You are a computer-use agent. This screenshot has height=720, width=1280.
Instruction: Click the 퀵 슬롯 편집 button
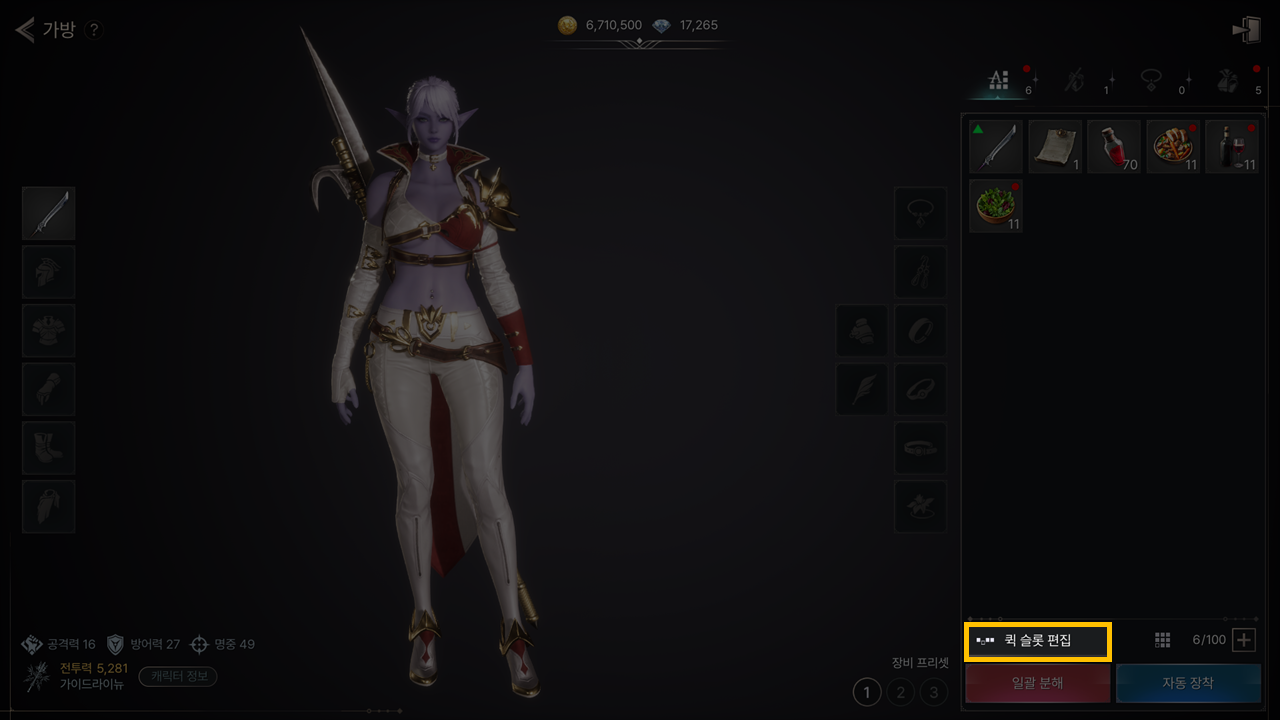point(1037,640)
